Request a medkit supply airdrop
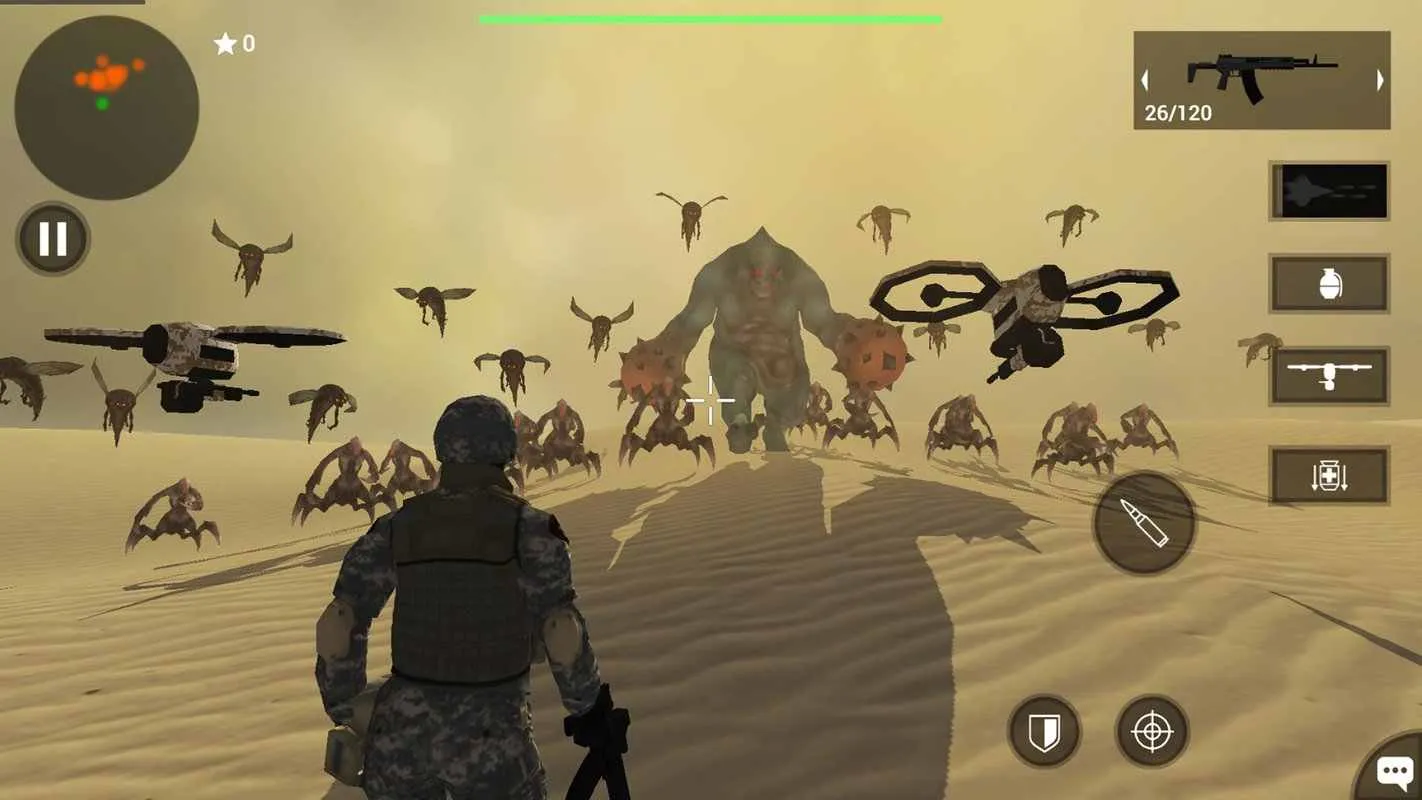 coord(1330,475)
